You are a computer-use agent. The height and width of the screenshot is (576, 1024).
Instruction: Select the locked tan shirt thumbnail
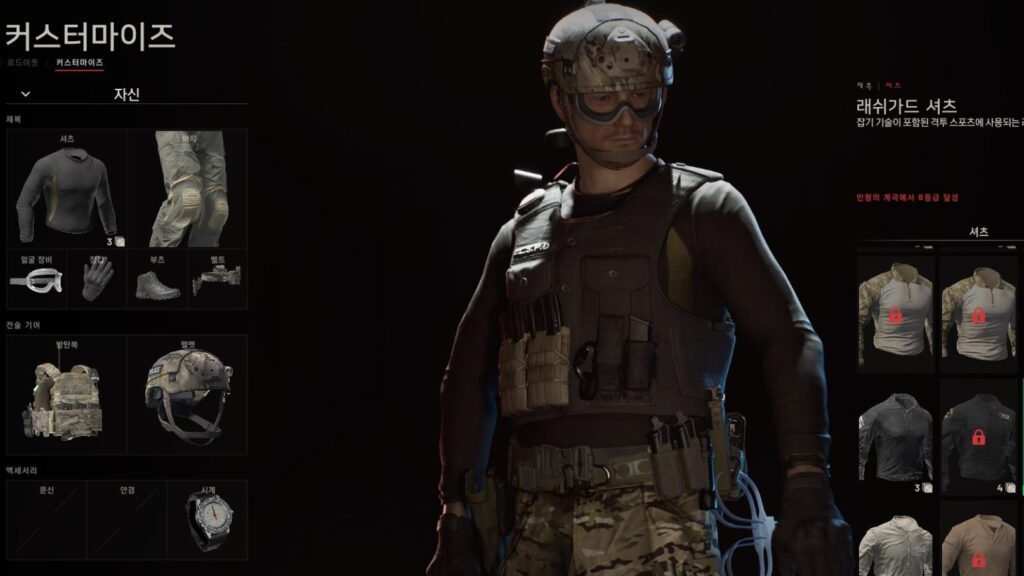point(978,543)
